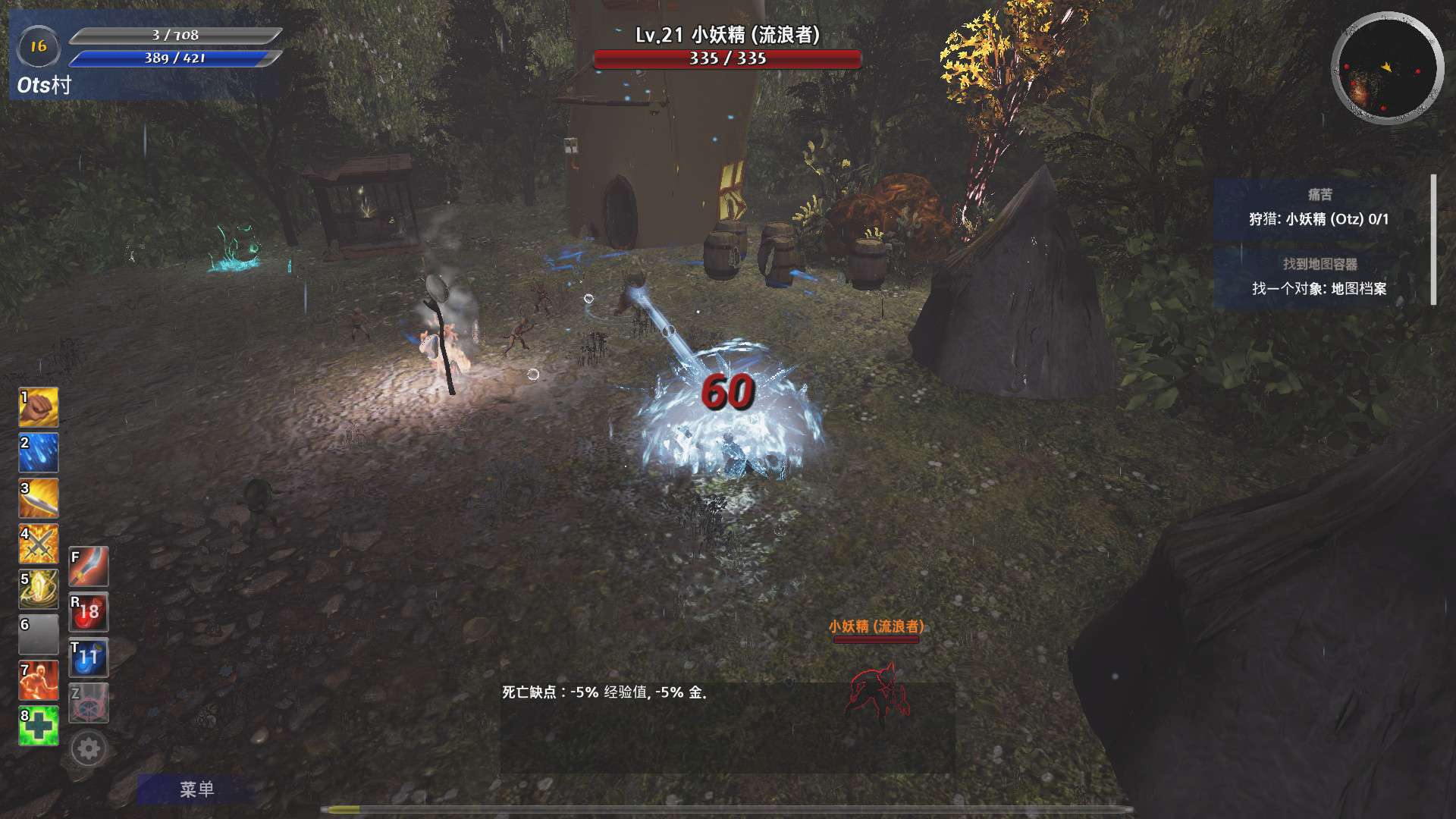Drink the blue potion bound to T
Viewport: 1456px width, 819px height.
(89, 657)
